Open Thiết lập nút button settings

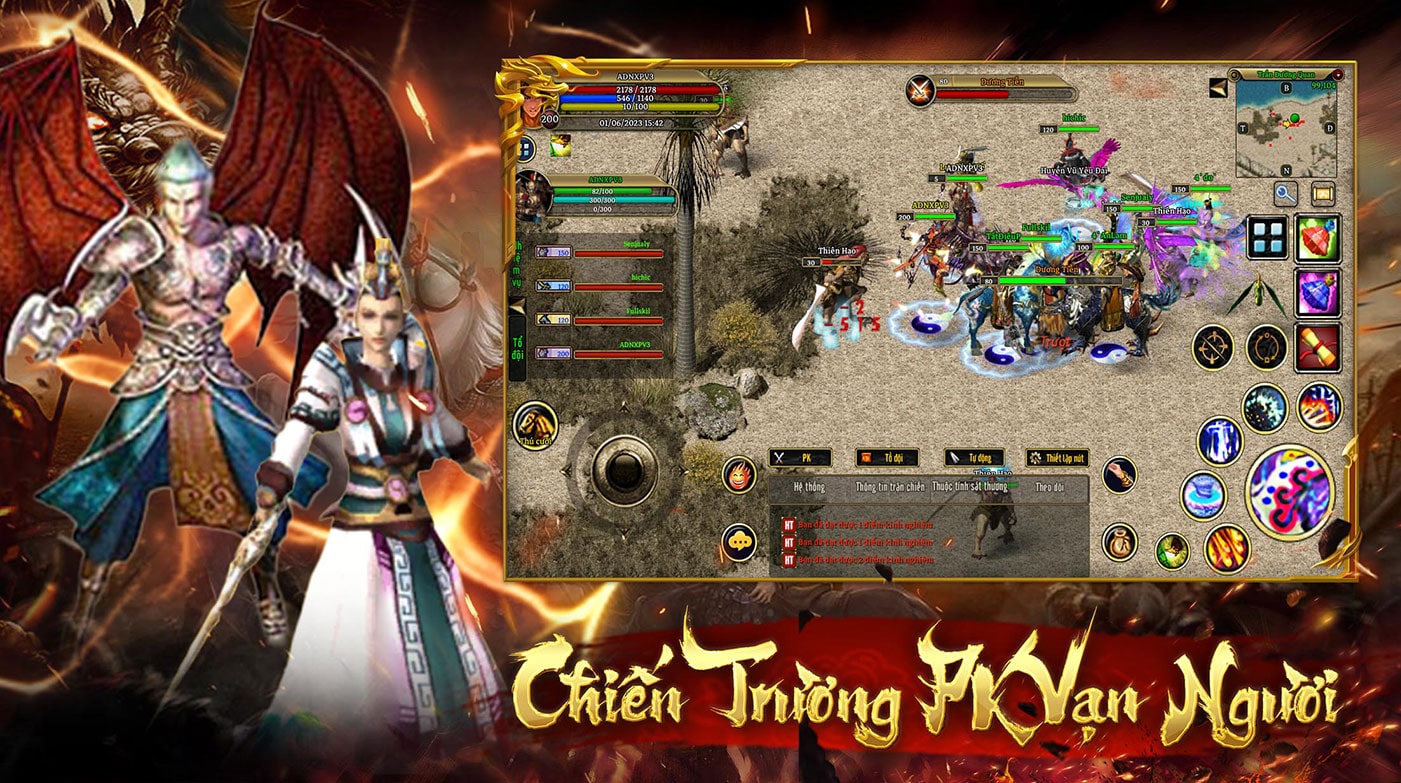(1058, 458)
